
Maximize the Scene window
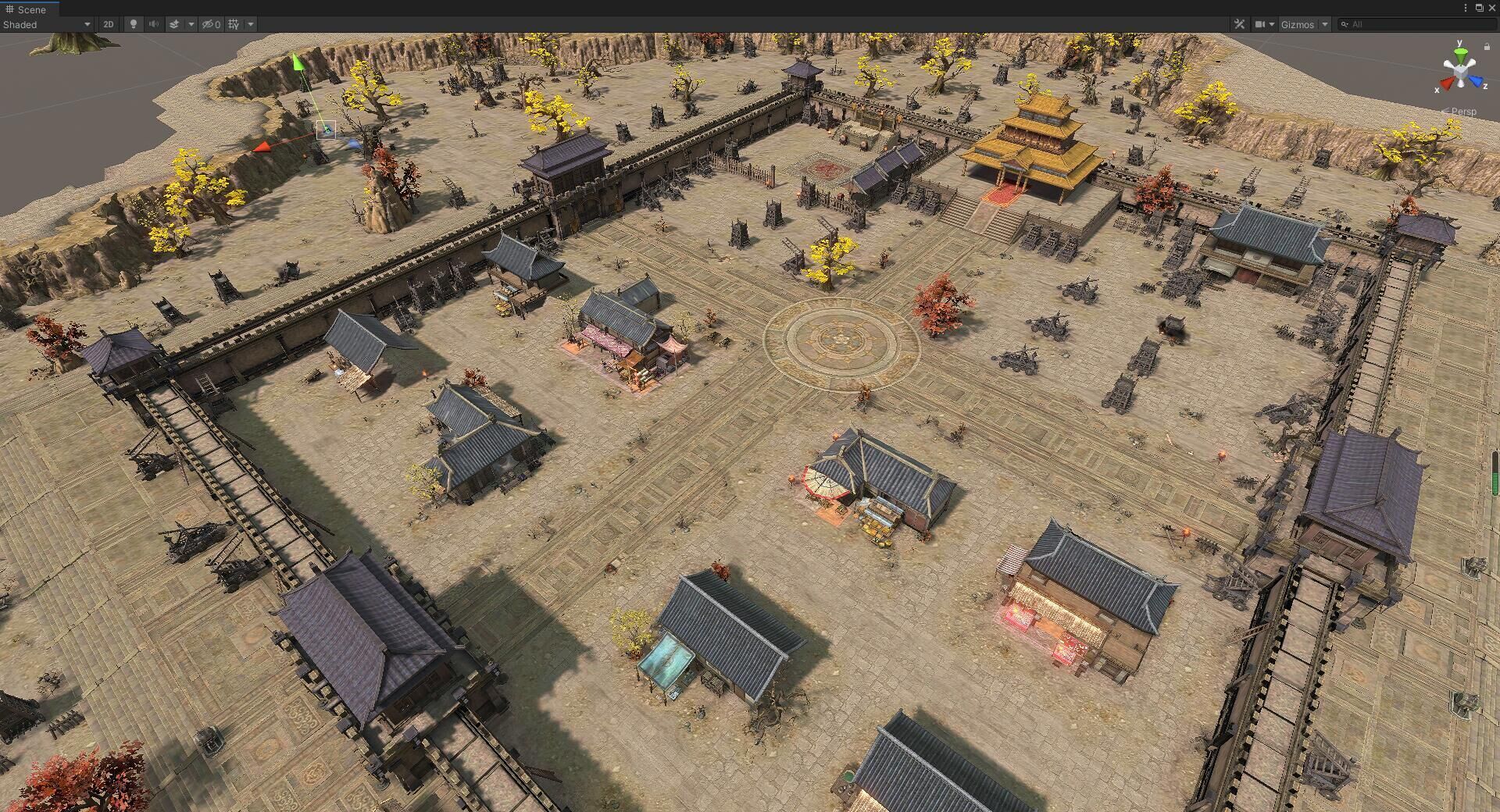click(x=1479, y=8)
